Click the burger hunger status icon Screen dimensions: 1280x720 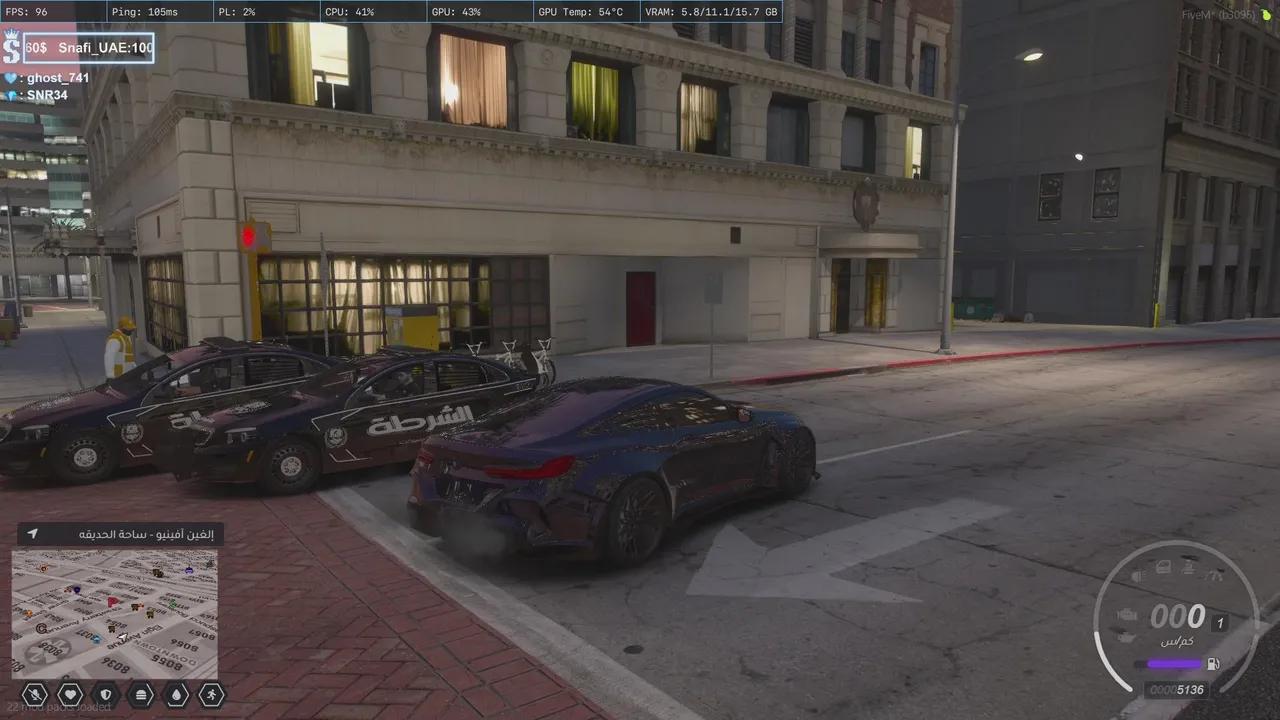tap(141, 693)
